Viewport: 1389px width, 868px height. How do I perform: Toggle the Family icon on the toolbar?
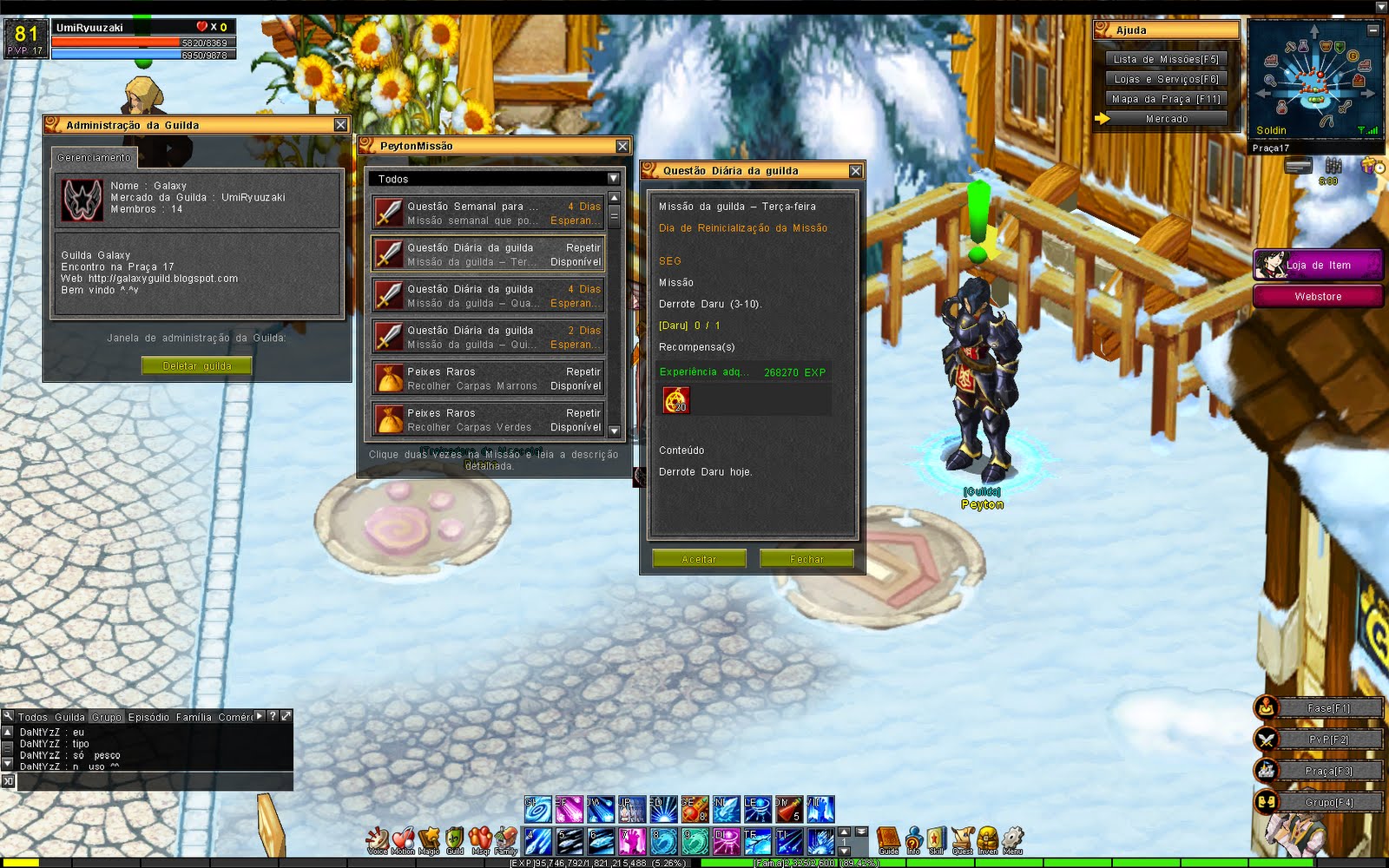(504, 836)
